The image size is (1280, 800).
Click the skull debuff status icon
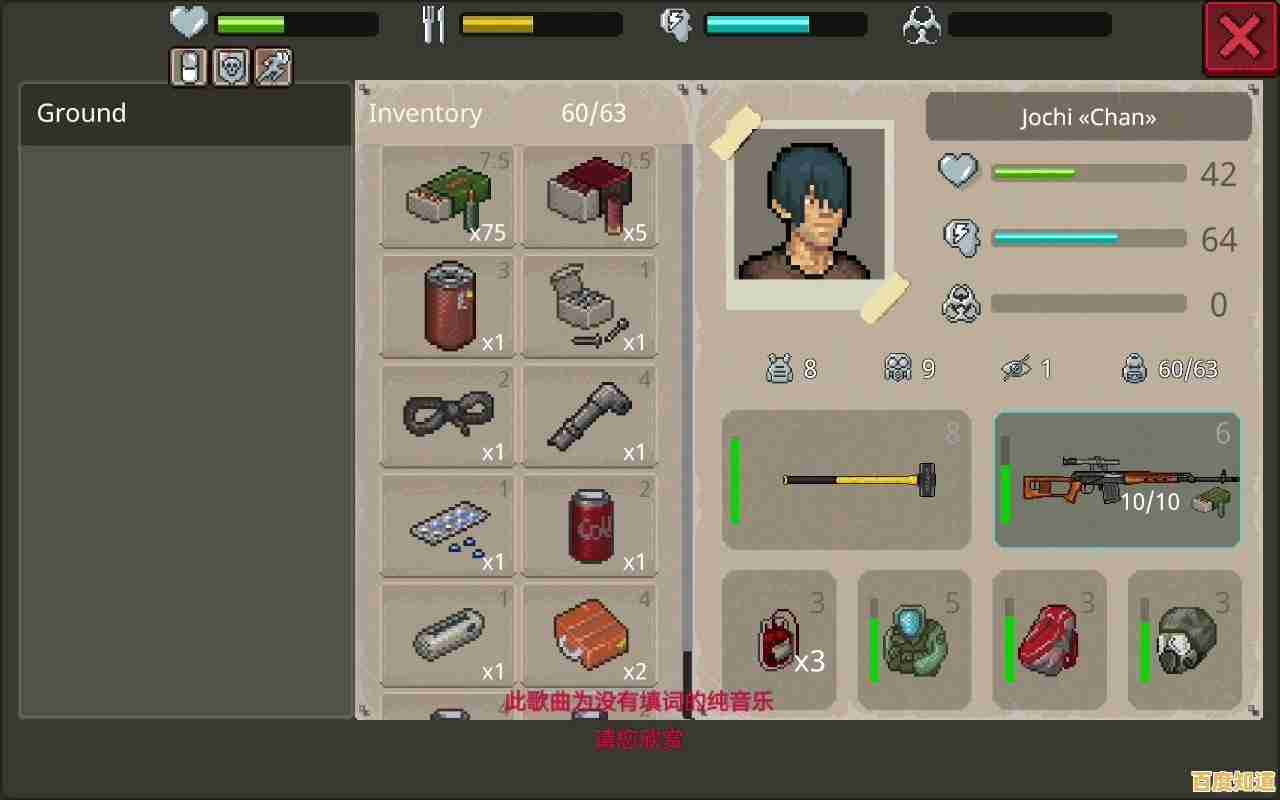point(231,67)
